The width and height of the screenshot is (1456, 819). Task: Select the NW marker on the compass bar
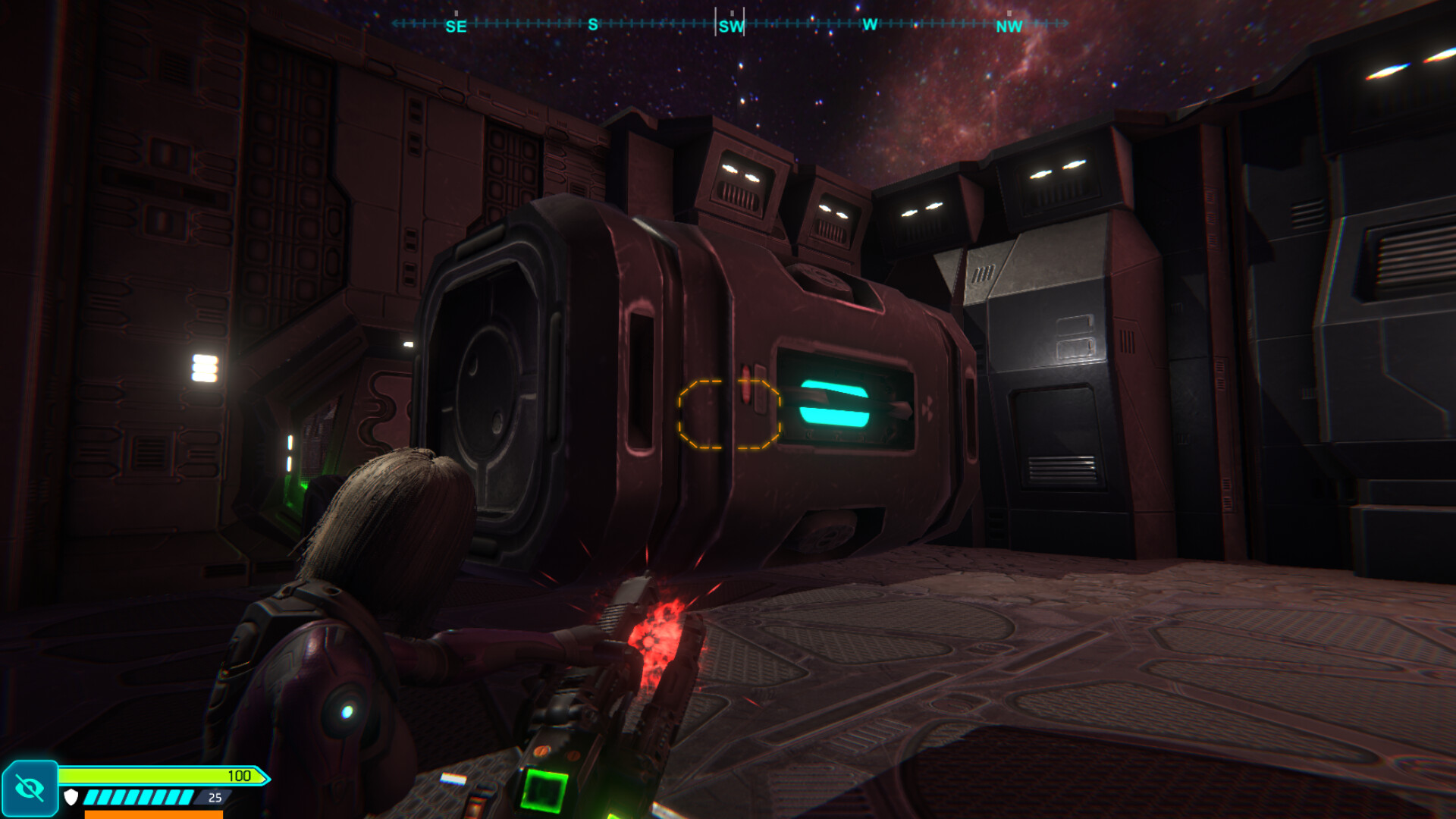(x=1009, y=27)
